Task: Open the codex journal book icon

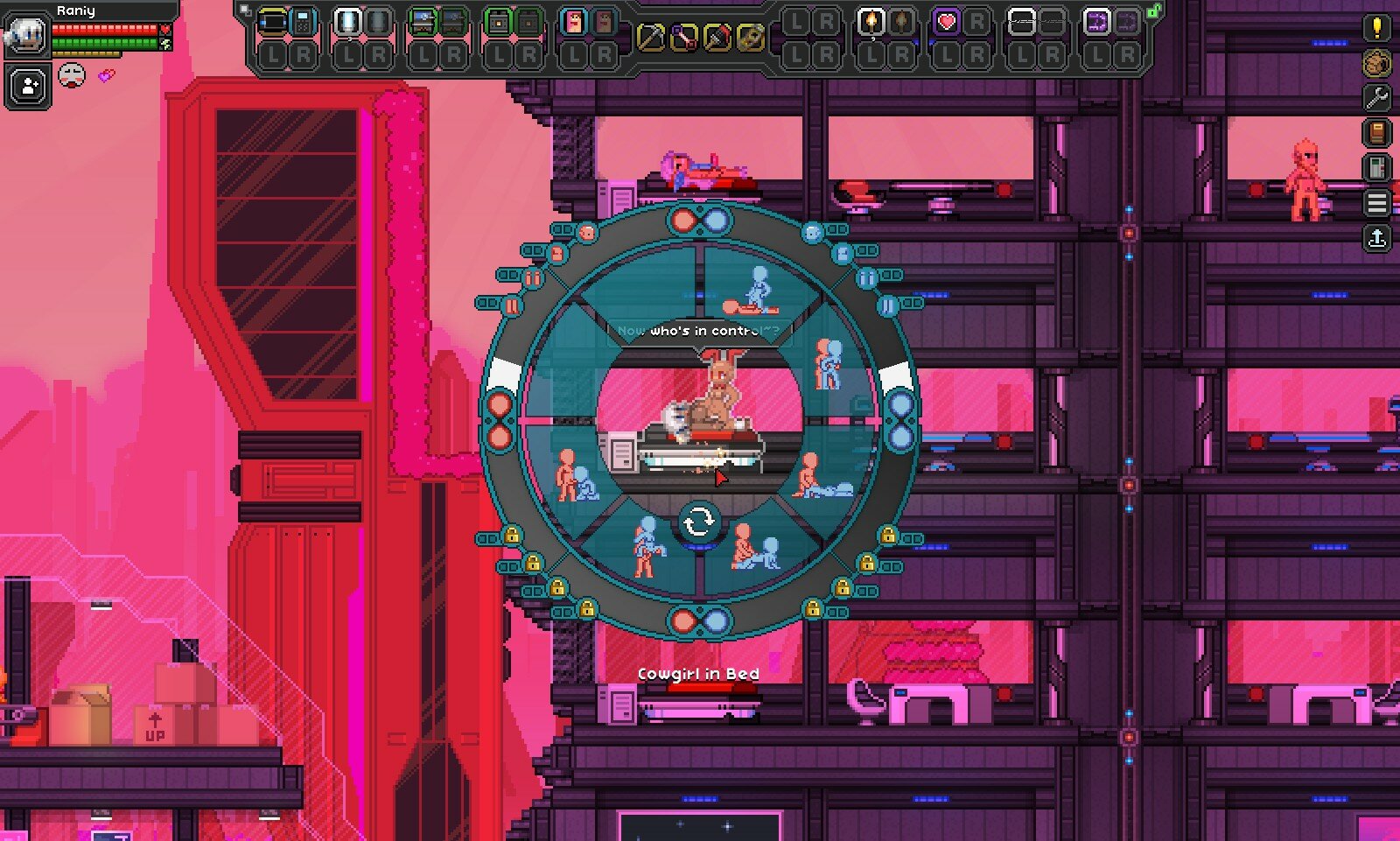Action: (x=1375, y=133)
